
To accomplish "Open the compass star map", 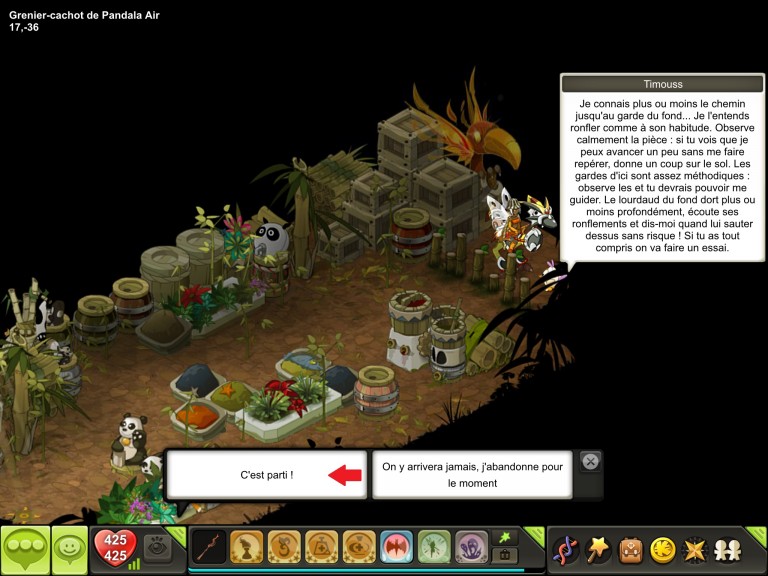I will pos(694,549).
